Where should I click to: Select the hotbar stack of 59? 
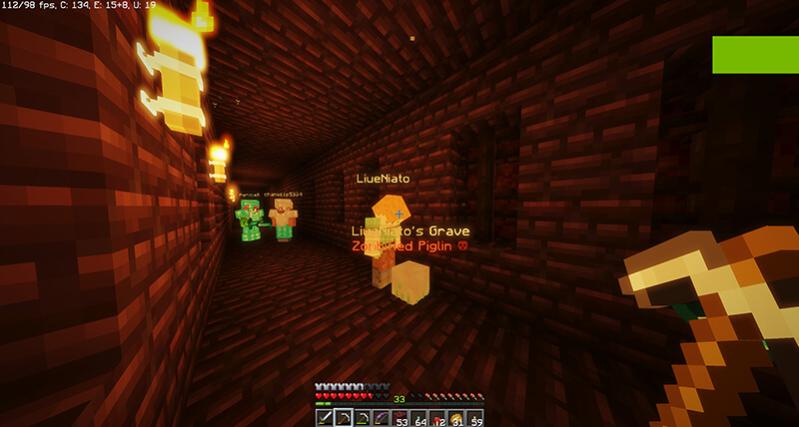click(474, 416)
